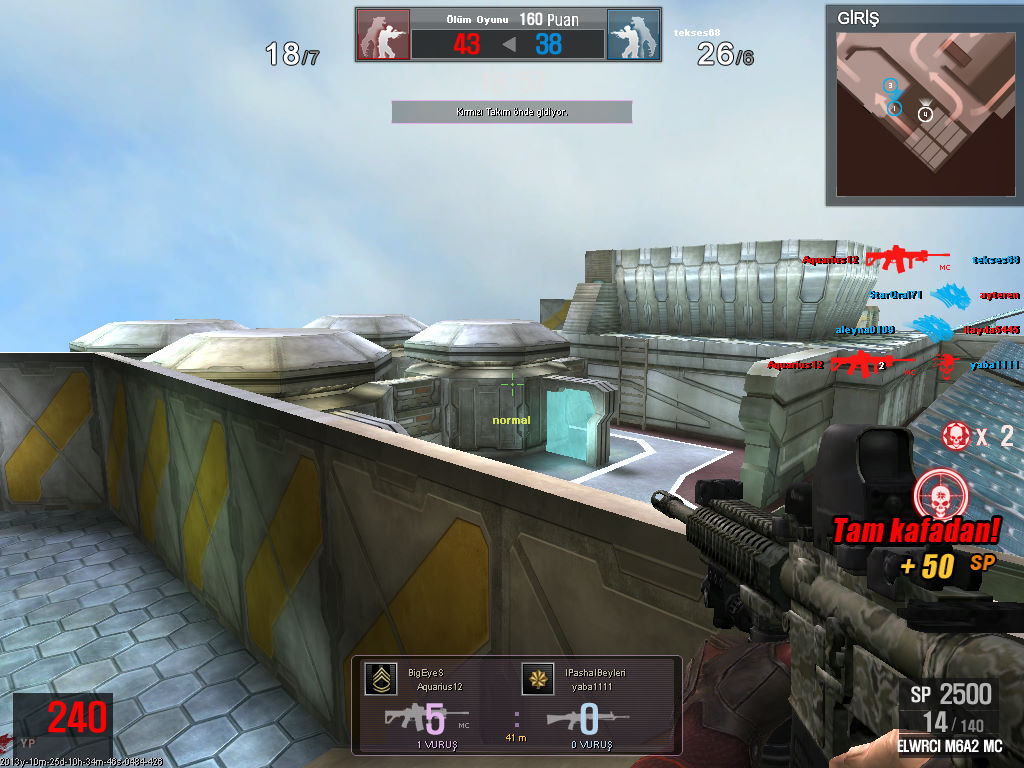This screenshot has width=1024, height=768.
Task: Click Aquarius12's sergeant rank badge
Action: tap(379, 679)
